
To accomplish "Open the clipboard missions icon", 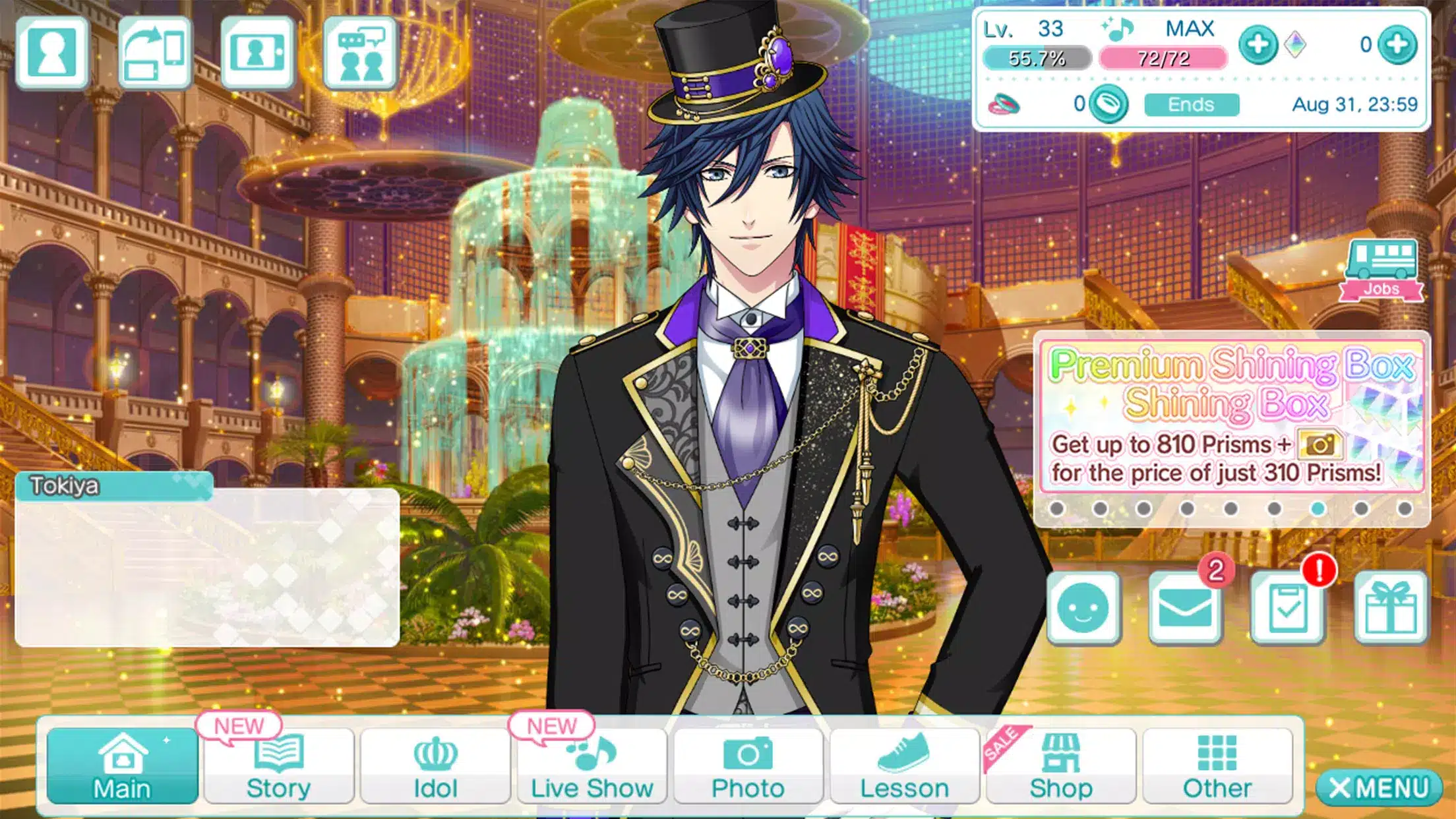I will point(1287,608).
